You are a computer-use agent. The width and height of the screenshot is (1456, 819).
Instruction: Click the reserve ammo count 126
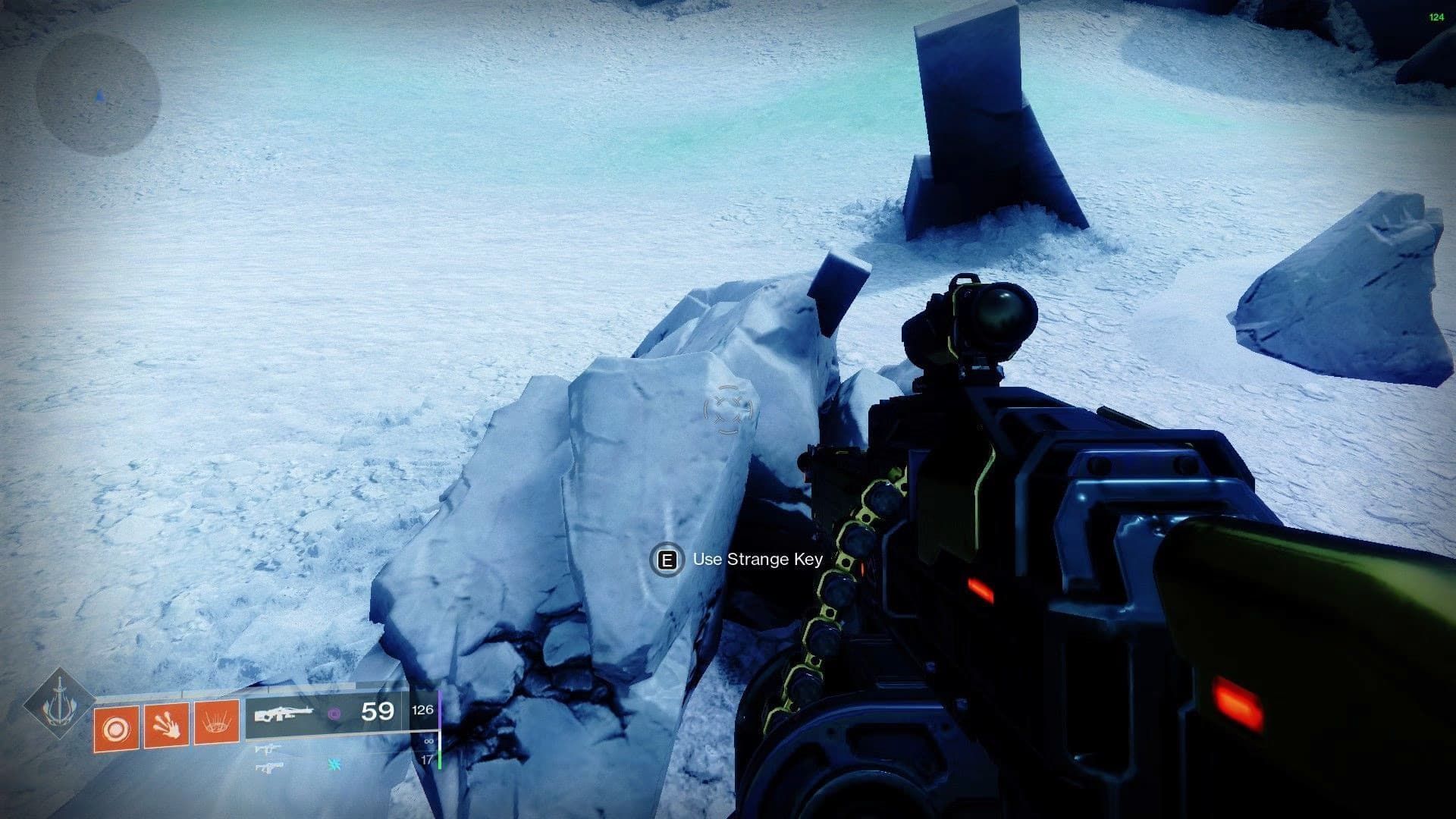(x=422, y=709)
